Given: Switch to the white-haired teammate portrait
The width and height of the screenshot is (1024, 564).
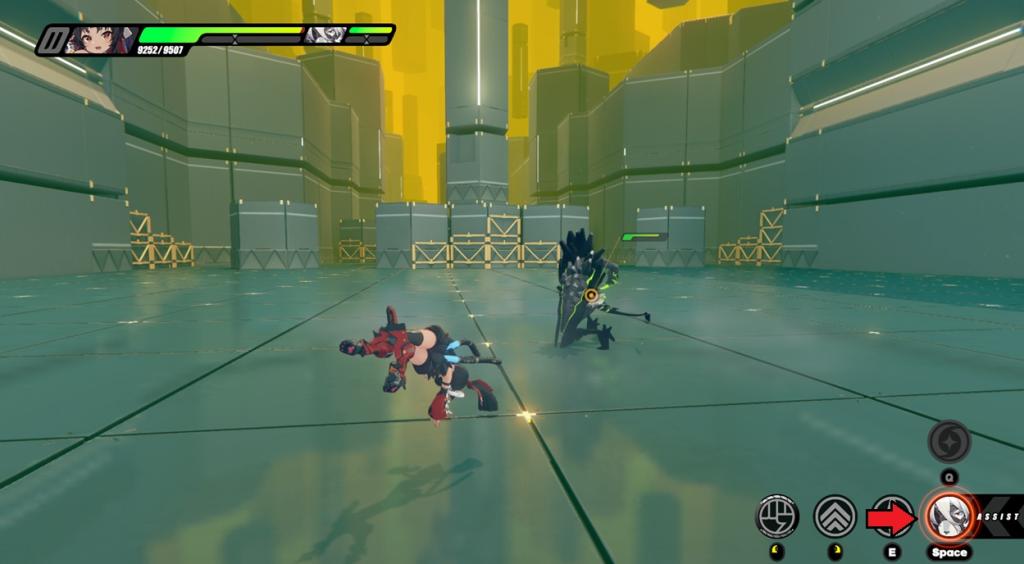Looking at the screenshot, I should [325, 35].
